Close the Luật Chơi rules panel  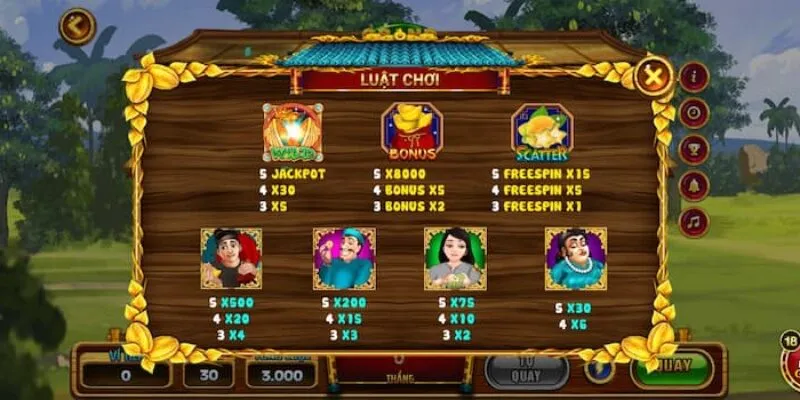(x=653, y=76)
